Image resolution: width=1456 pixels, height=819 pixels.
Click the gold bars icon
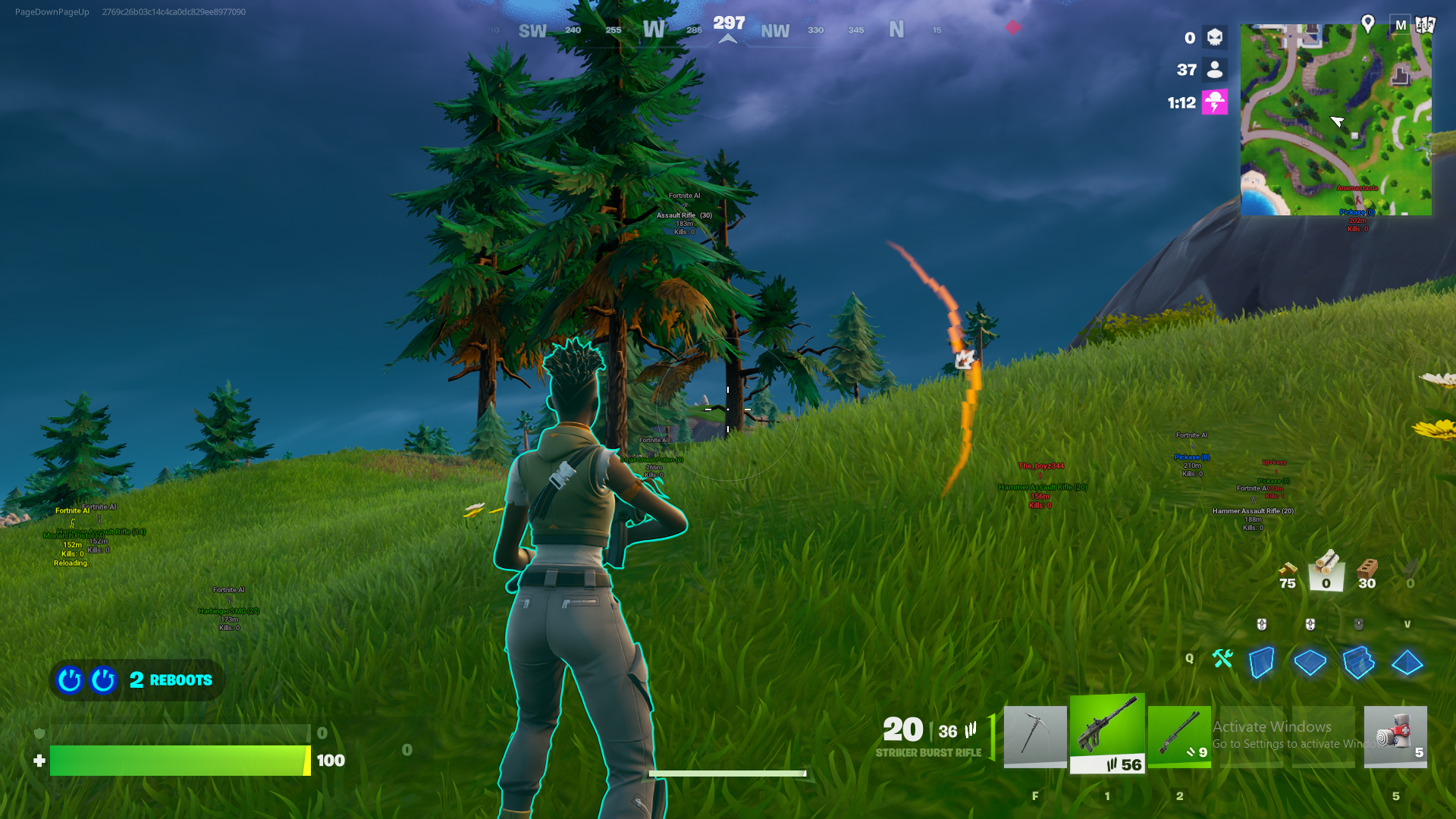click(x=1287, y=570)
